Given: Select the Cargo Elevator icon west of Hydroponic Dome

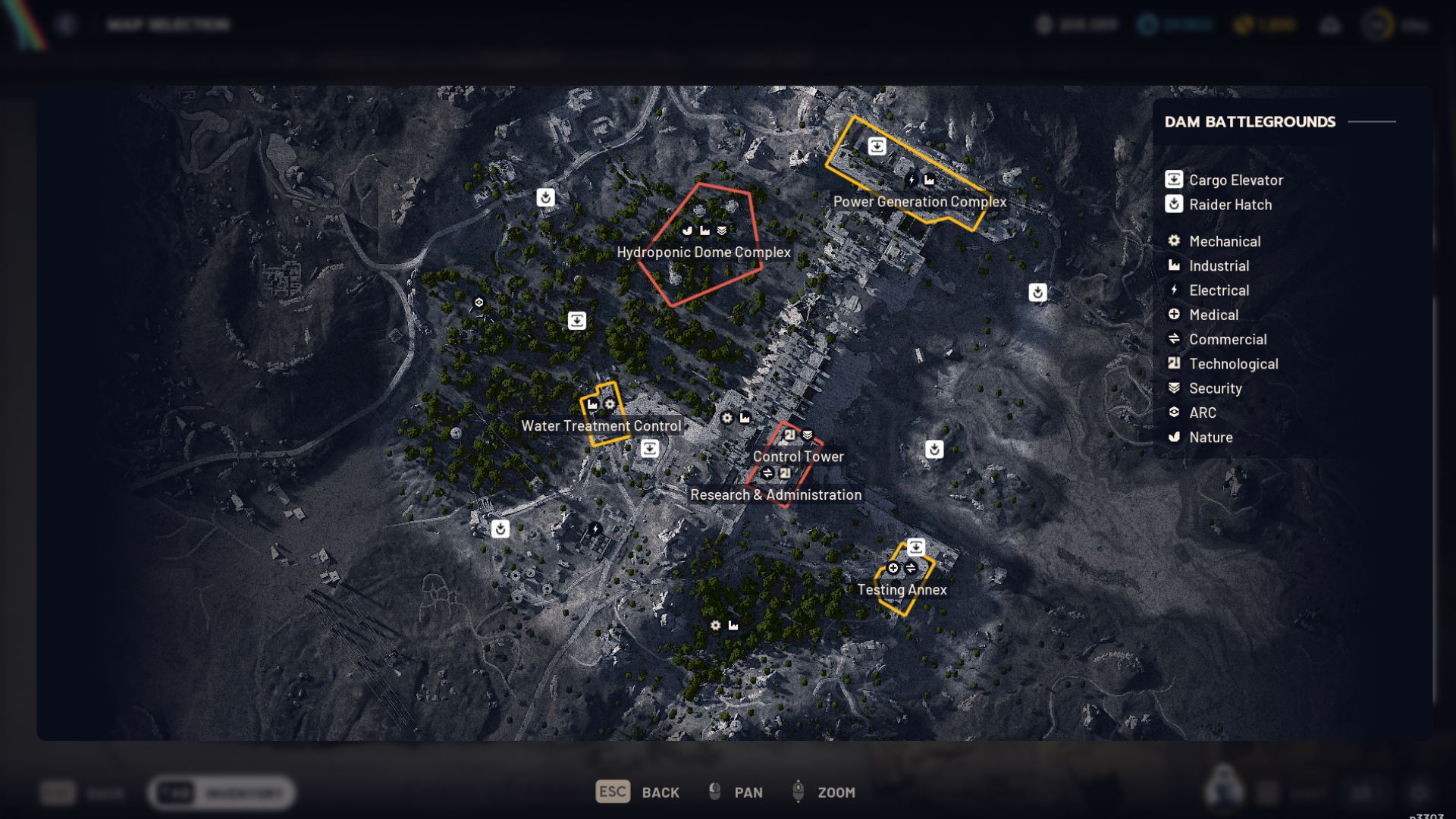Looking at the screenshot, I should click(x=576, y=322).
